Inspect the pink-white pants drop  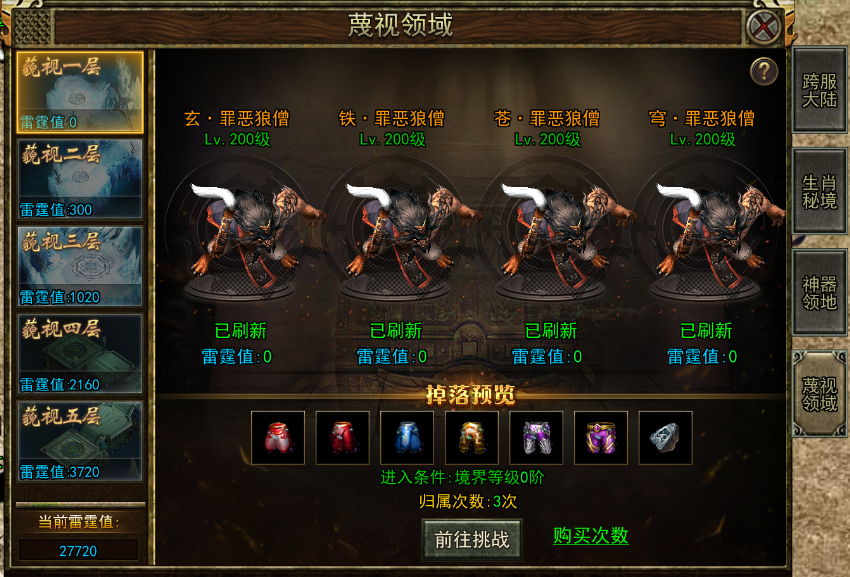tap(277, 437)
